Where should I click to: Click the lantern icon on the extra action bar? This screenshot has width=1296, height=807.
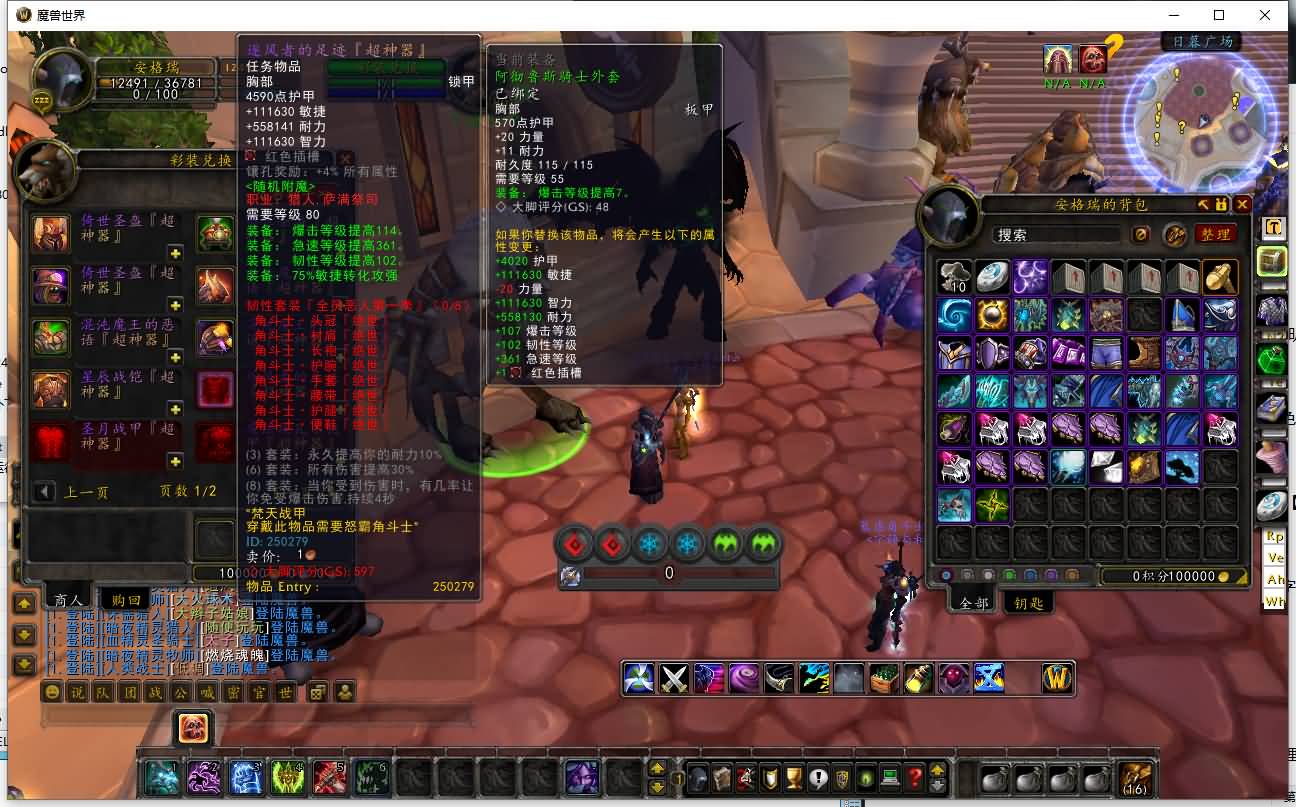click(916, 677)
